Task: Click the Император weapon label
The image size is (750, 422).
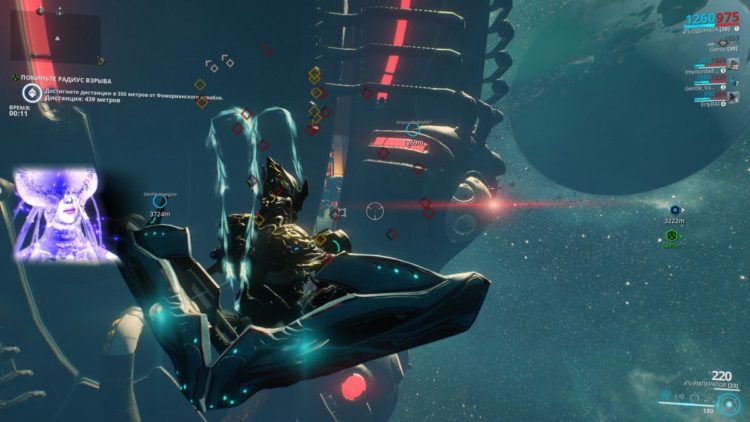Action: pyautogui.click(x=712, y=385)
